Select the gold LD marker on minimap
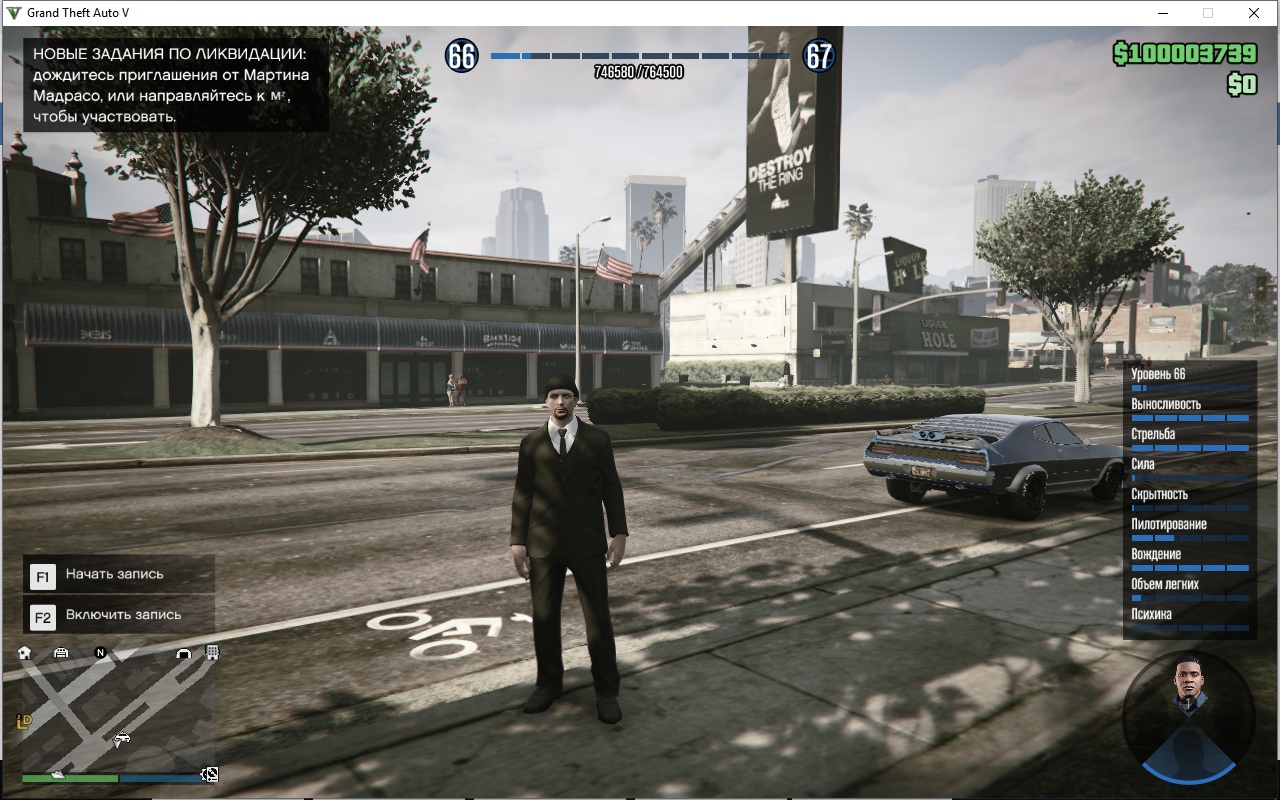The height and width of the screenshot is (800, 1280). 24,721
